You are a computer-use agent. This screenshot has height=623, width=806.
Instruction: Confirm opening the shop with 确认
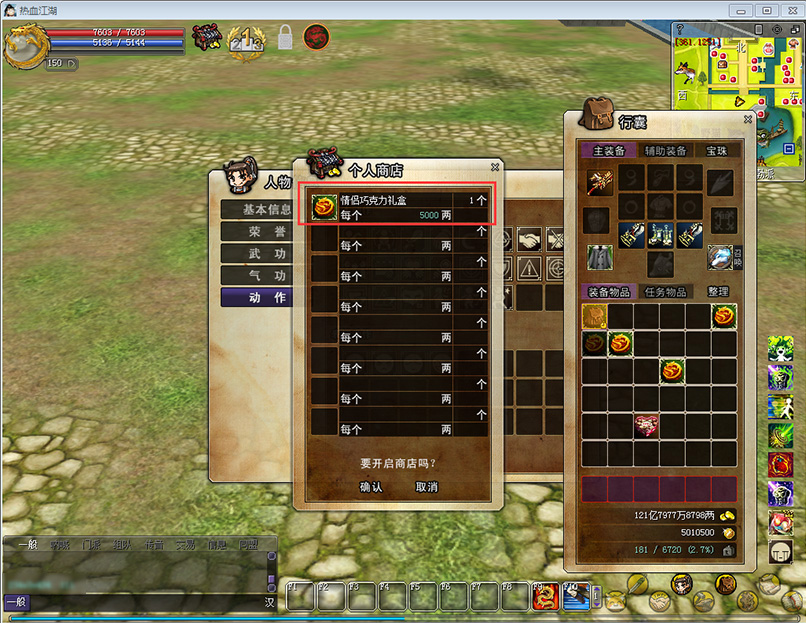[371, 487]
